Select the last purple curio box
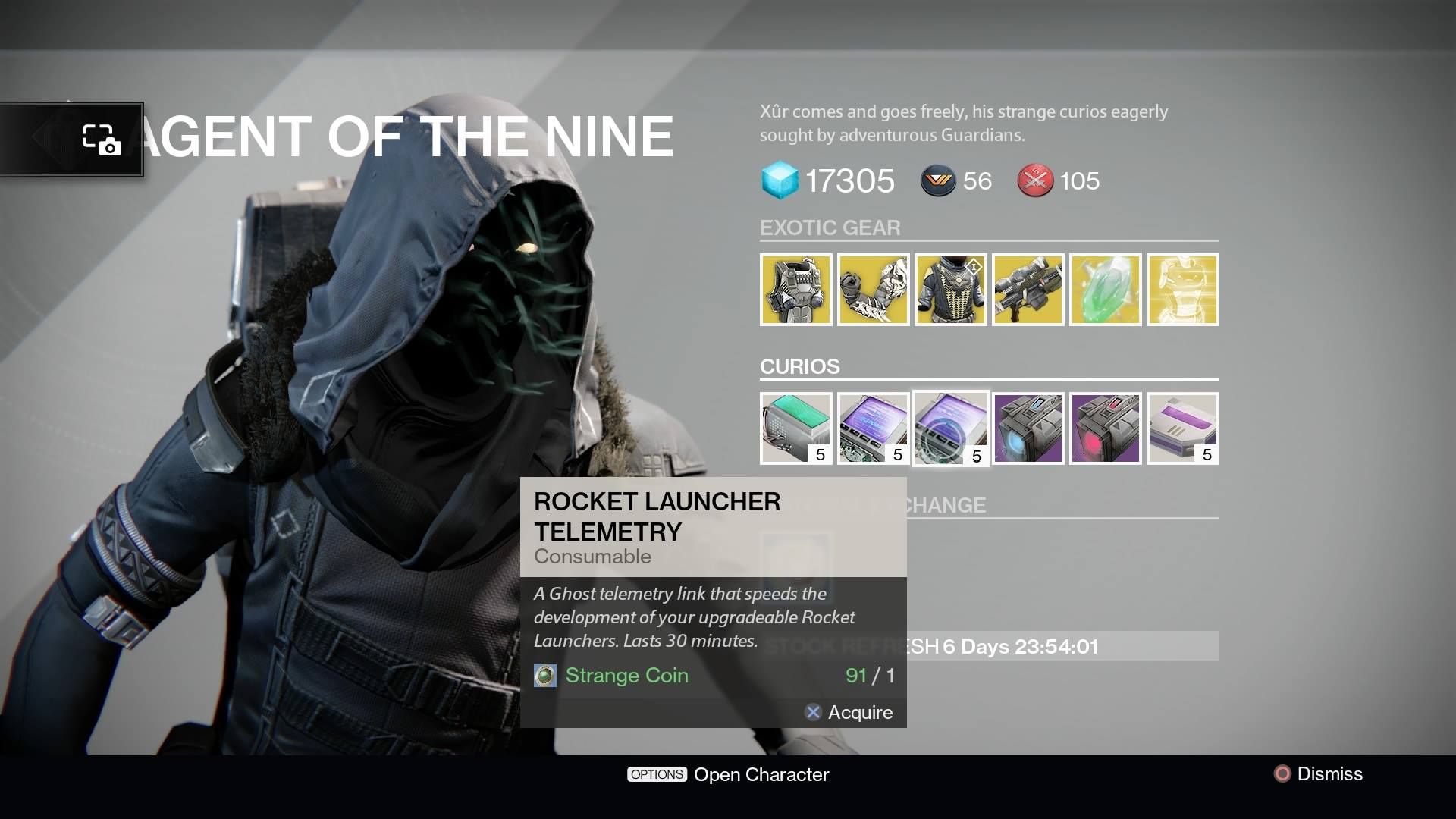This screenshot has height=819, width=1456. click(1183, 428)
